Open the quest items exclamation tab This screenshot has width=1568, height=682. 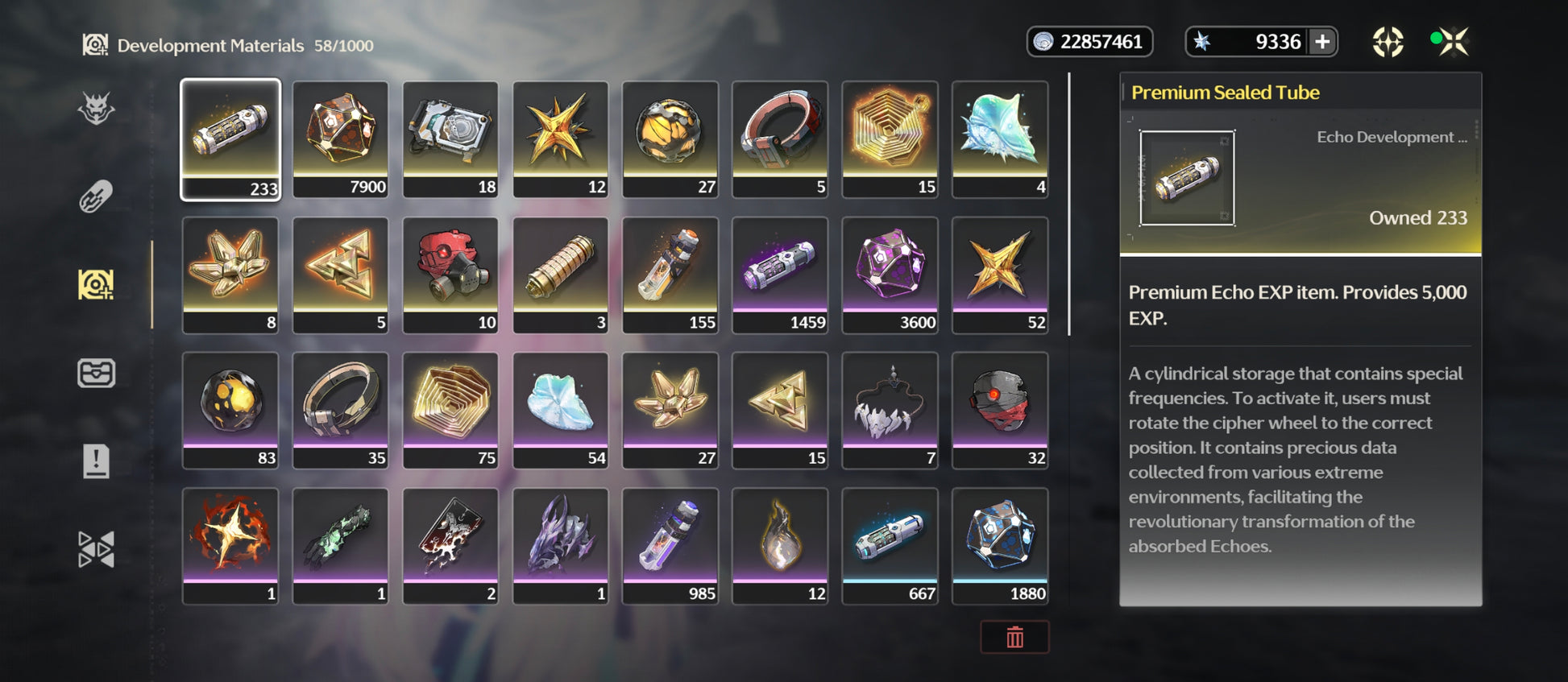coord(96,461)
